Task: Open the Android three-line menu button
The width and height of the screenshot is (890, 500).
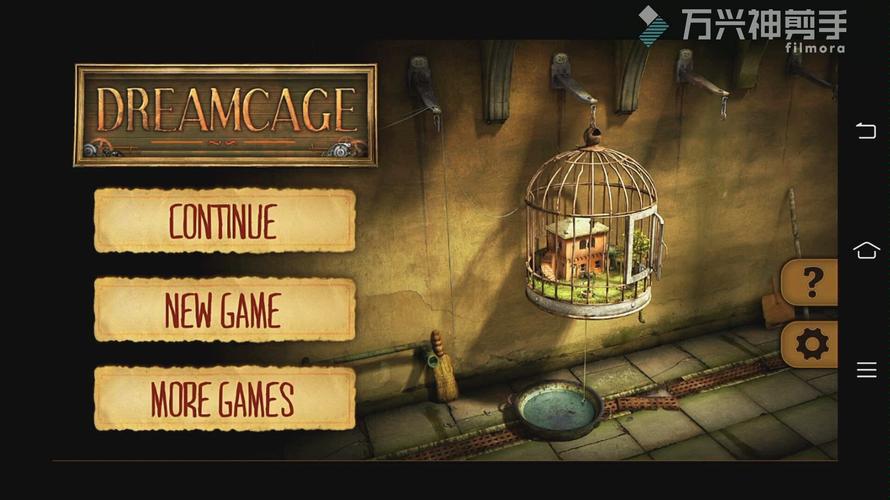Action: (866, 370)
